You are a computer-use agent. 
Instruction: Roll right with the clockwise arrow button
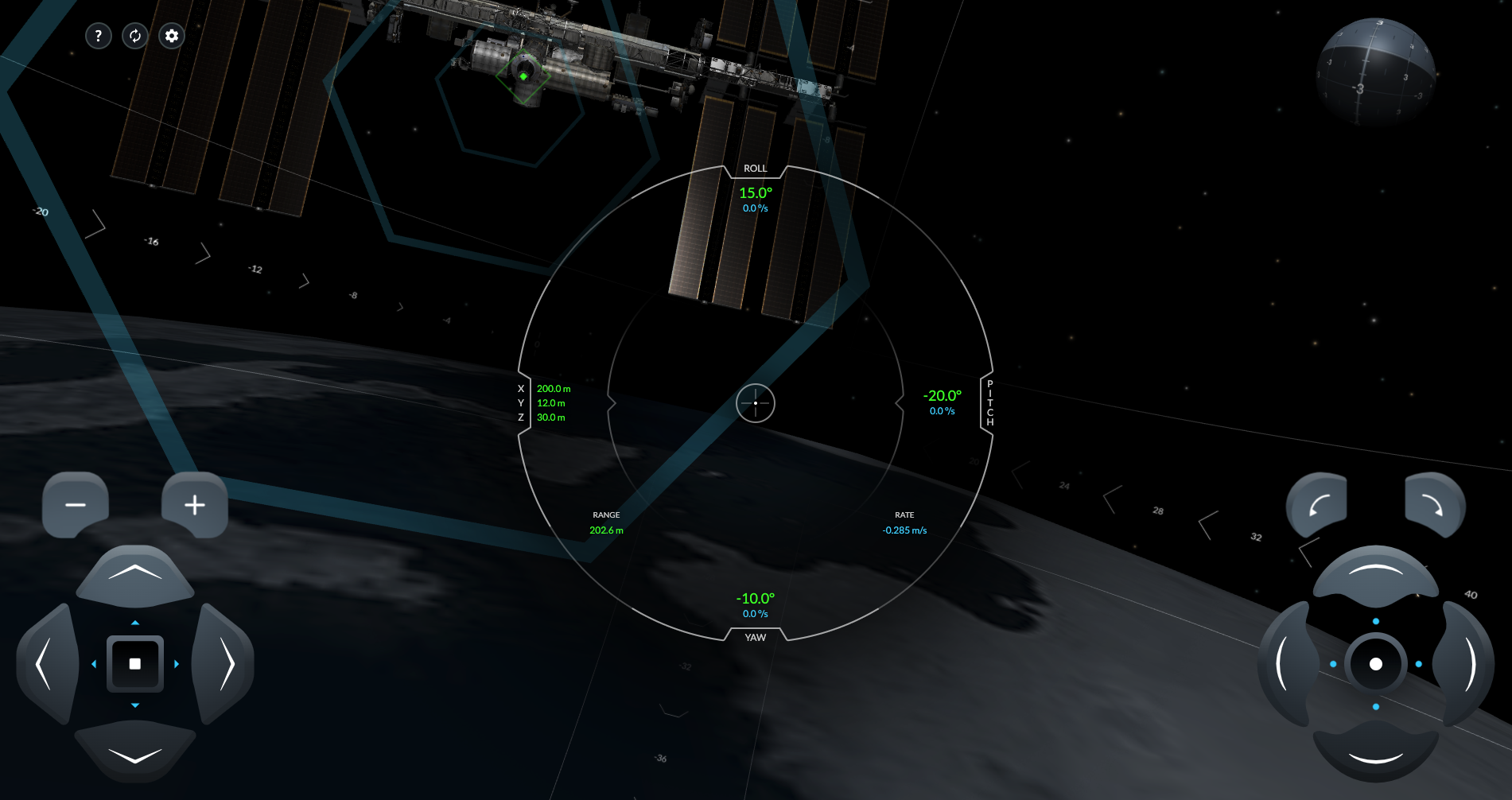(1434, 505)
